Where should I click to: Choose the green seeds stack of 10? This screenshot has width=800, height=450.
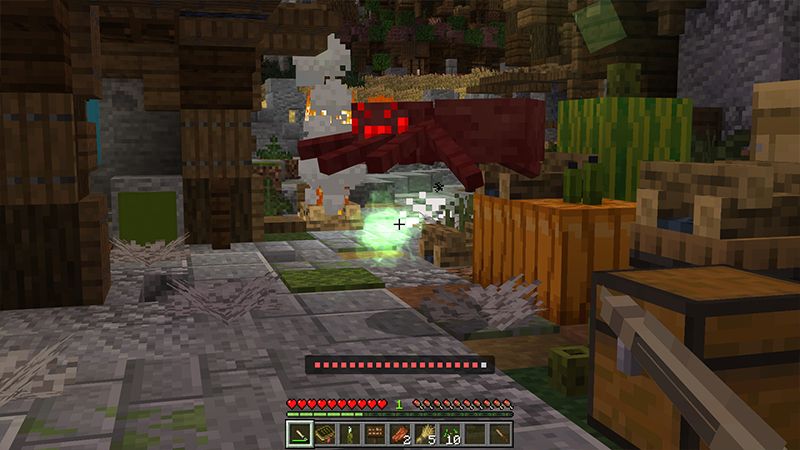450,433
